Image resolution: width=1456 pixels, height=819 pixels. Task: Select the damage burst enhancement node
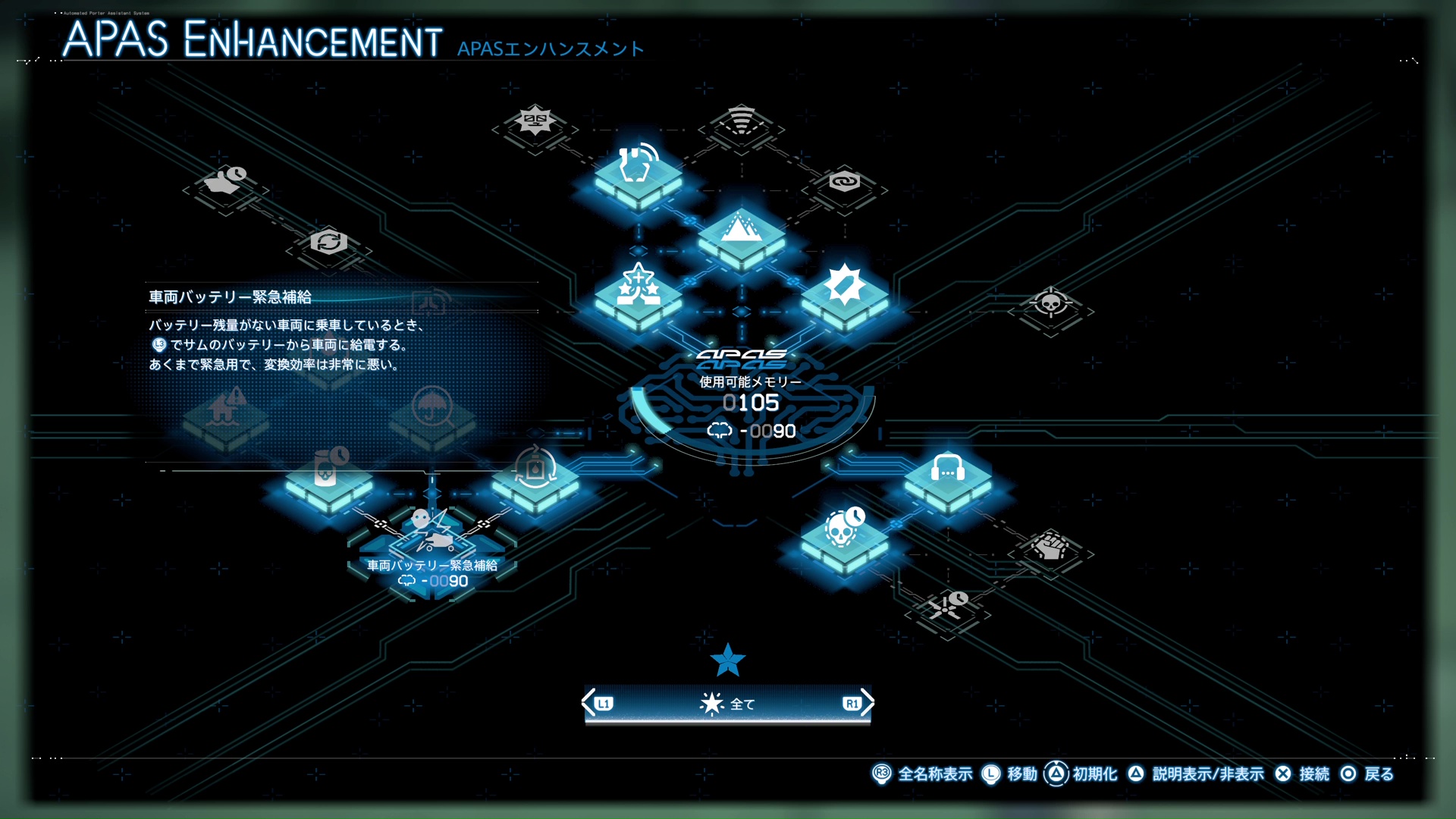[846, 292]
